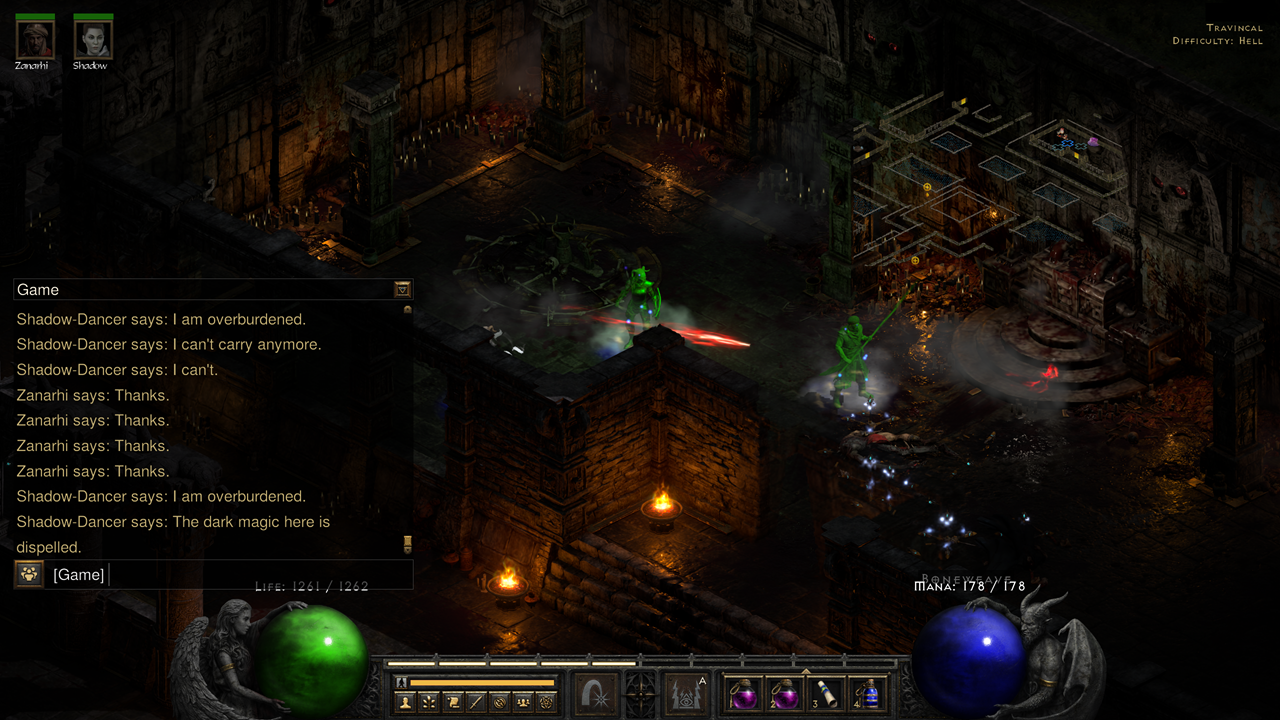Image resolution: width=1280 pixels, height=720 pixels.
Task: Open the character sheet mini-menu button
Action: [x=405, y=702]
